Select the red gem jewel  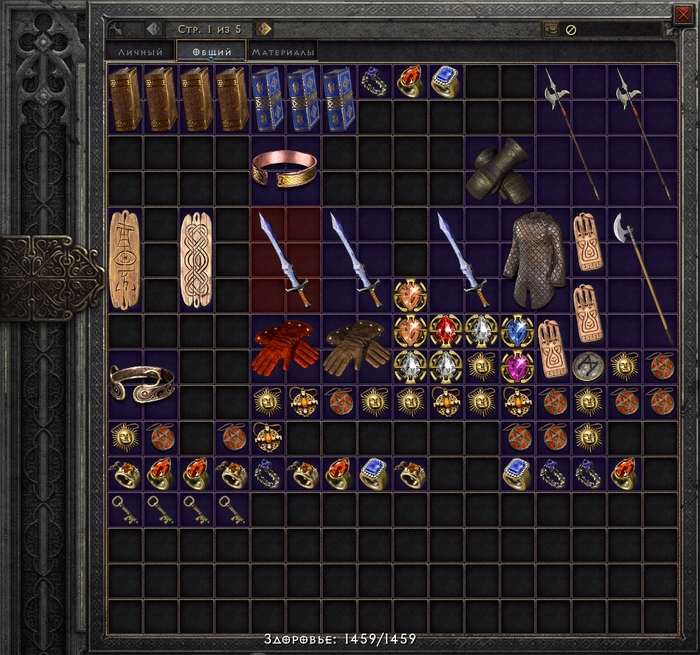click(x=446, y=330)
